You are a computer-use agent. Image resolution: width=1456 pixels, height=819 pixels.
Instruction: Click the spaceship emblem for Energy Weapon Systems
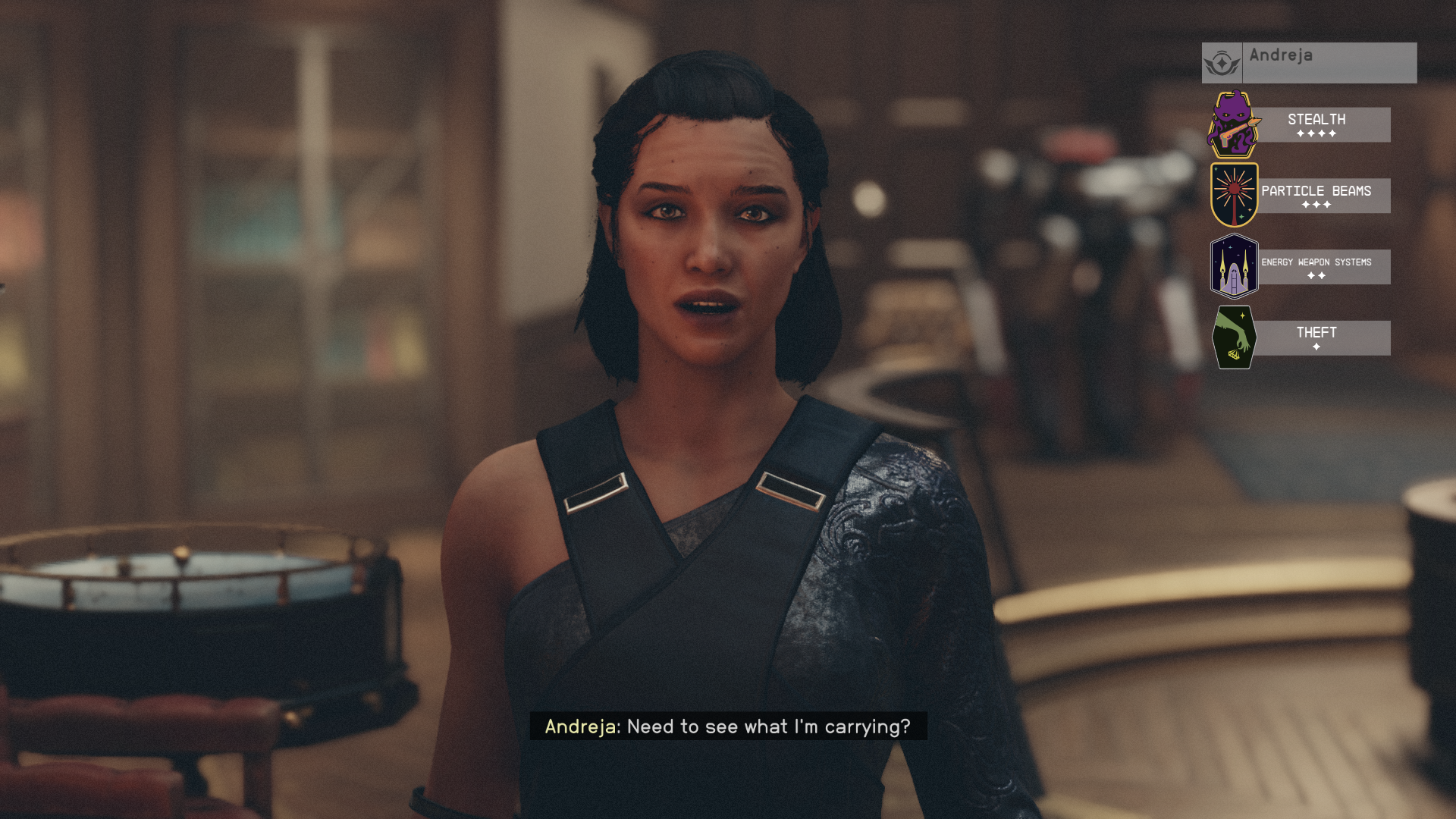[1233, 266]
